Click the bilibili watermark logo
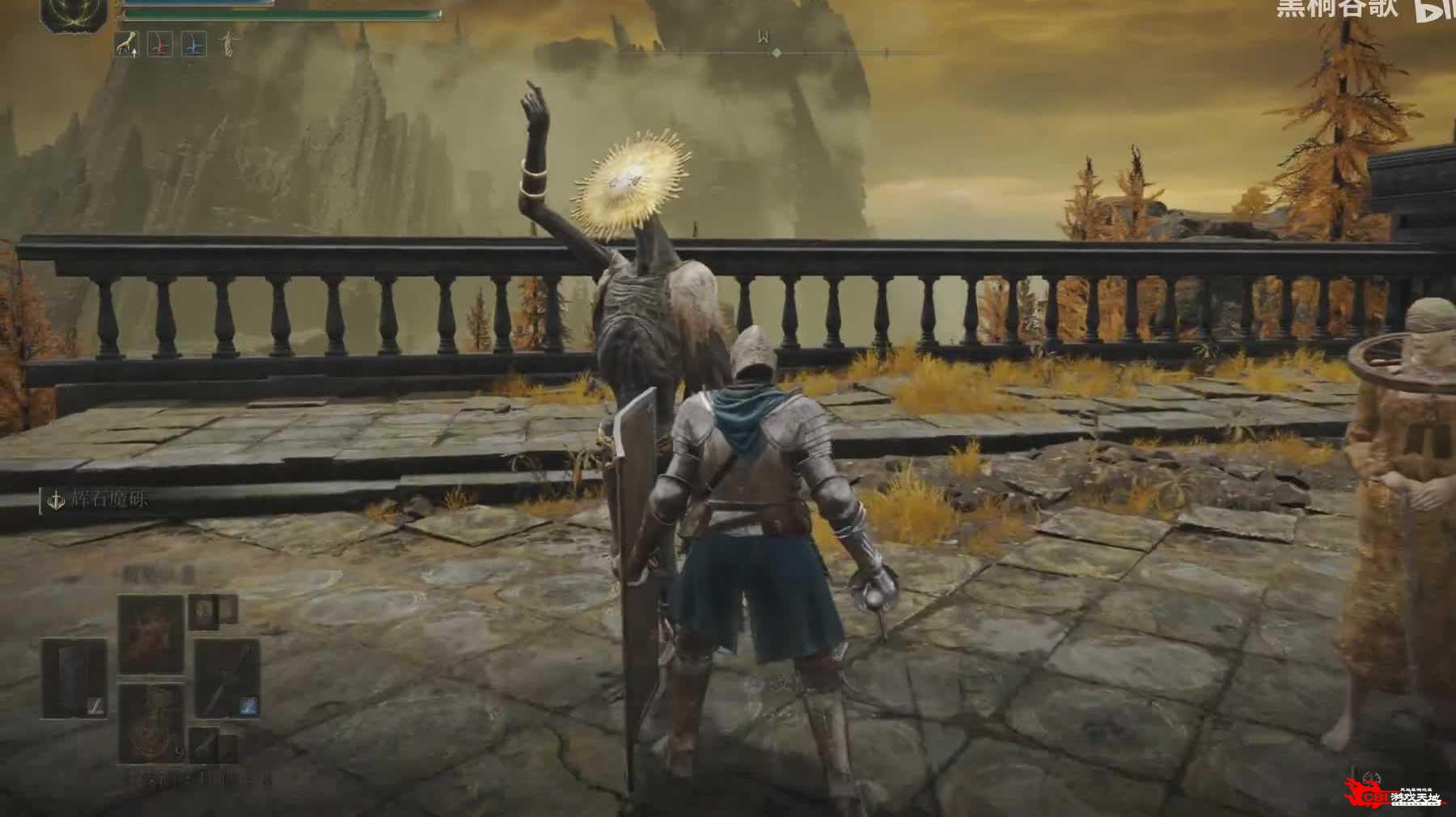Screen dimensions: 1456x817 pyautogui.click(x=1435, y=9)
